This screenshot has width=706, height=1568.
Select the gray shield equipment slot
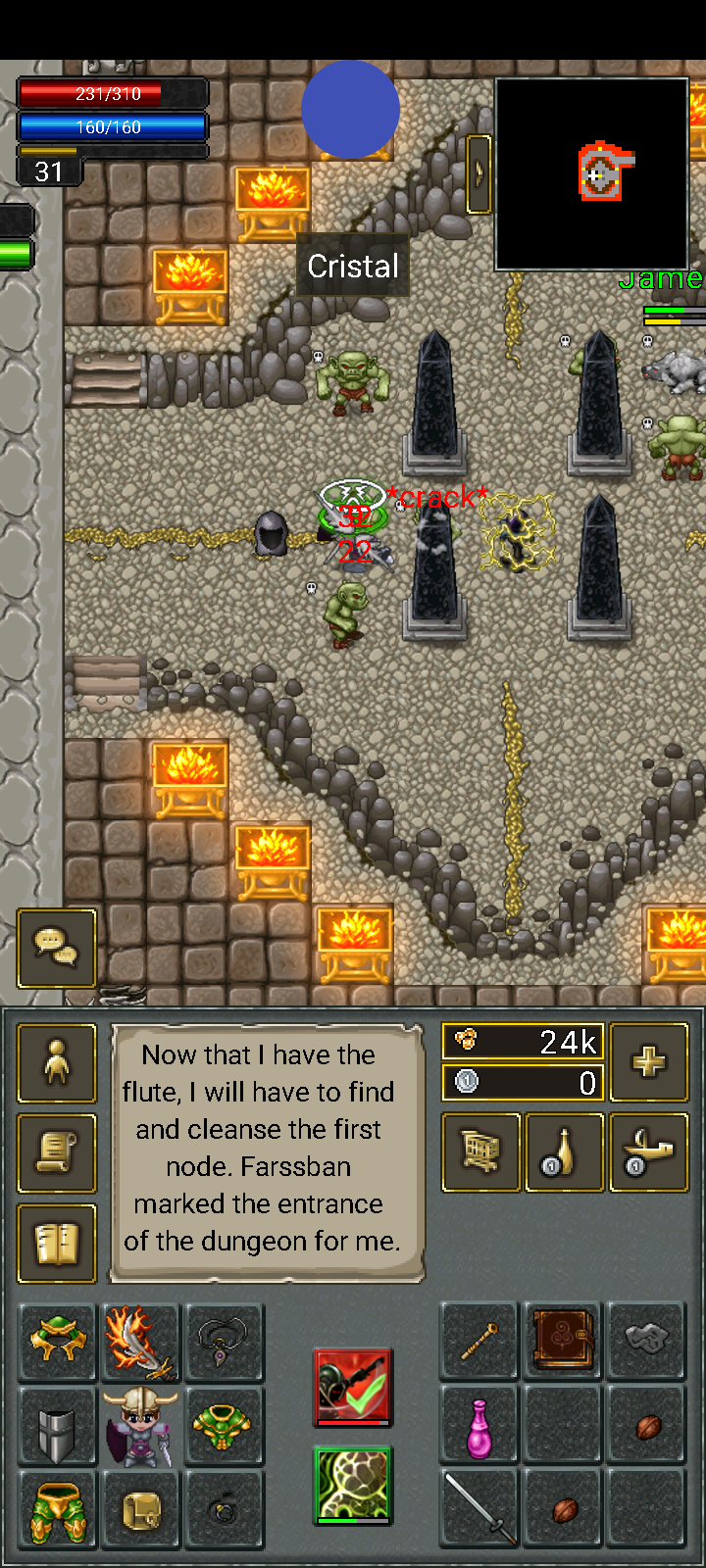click(x=57, y=1426)
